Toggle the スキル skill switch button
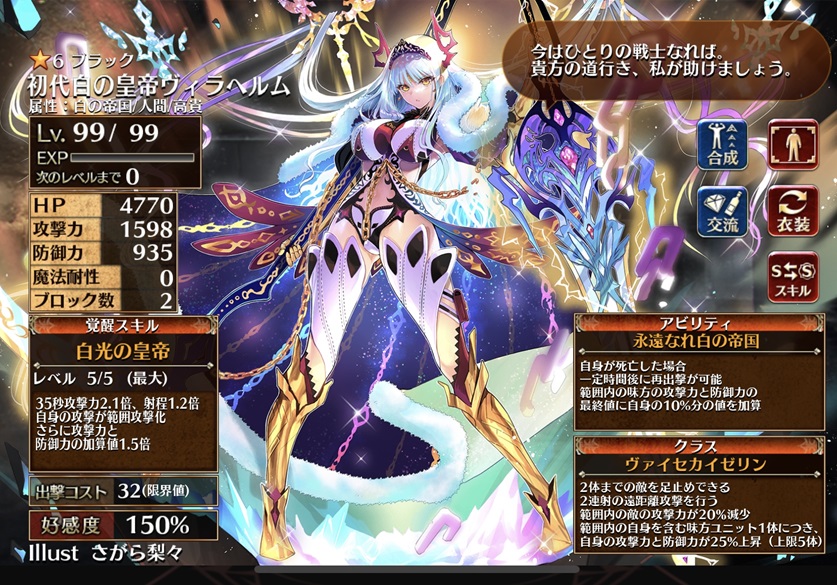Image resolution: width=837 pixels, height=585 pixels. 792,278
